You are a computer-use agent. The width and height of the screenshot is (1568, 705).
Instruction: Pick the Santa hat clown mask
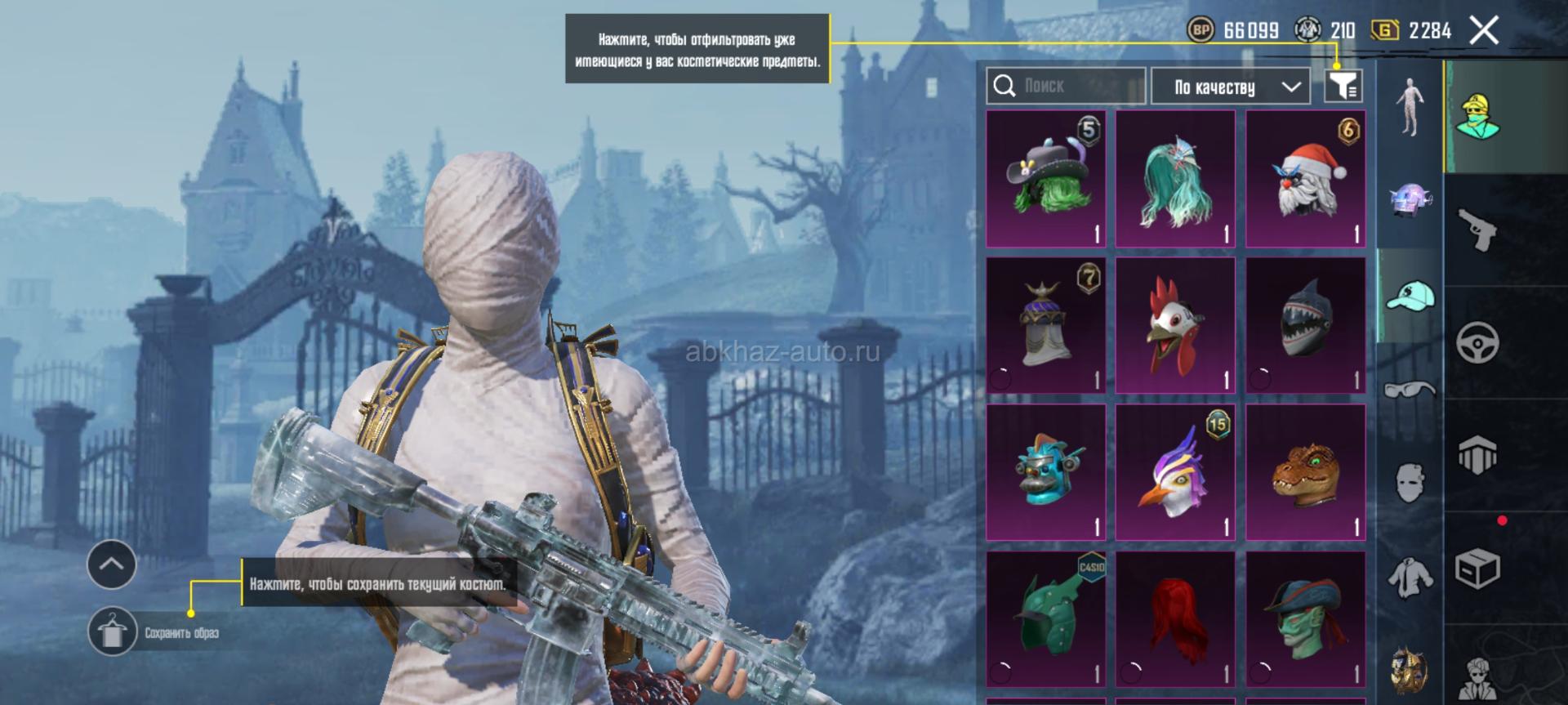[1305, 179]
